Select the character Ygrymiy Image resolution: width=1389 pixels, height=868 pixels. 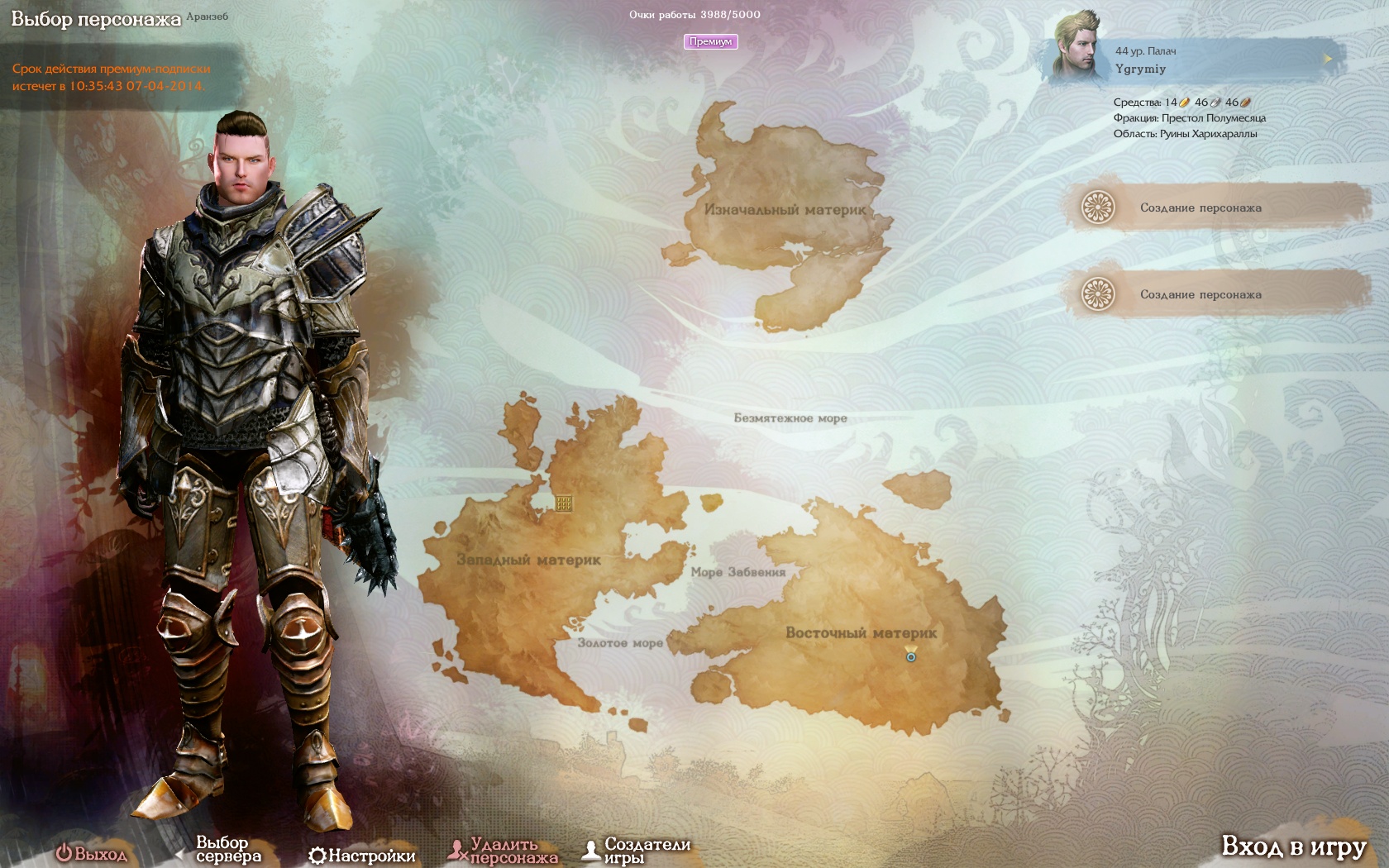(1191, 60)
